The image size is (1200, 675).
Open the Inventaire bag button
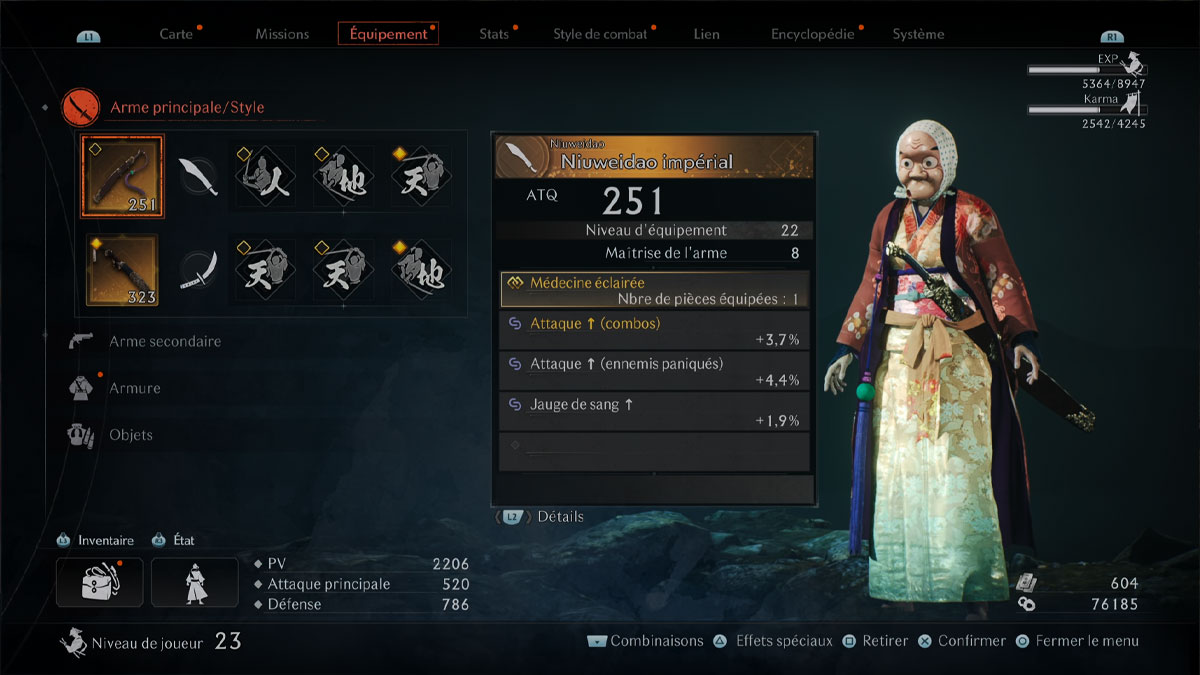click(99, 582)
